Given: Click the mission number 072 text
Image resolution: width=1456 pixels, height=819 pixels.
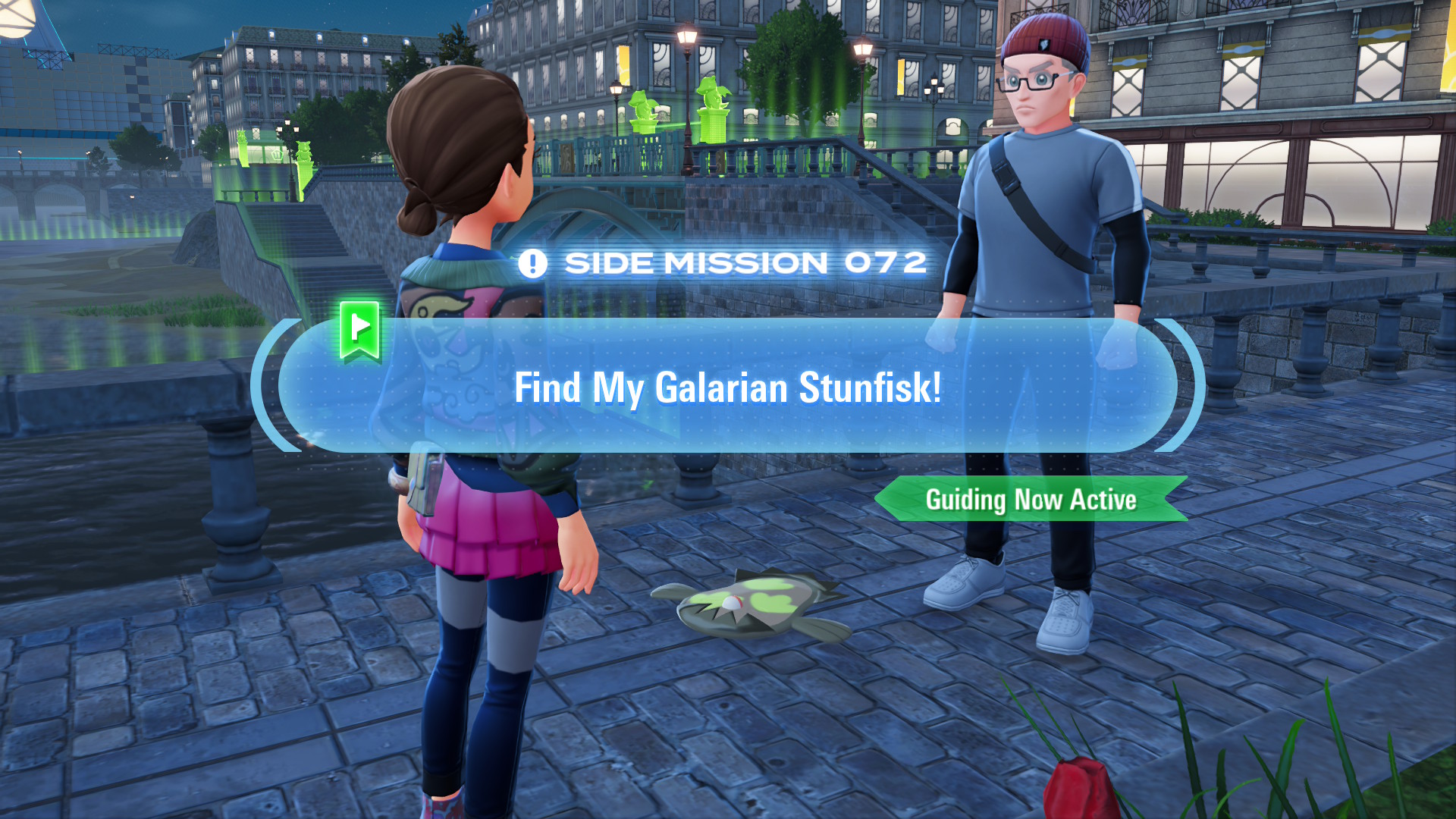Looking at the screenshot, I should pyautogui.click(x=886, y=263).
